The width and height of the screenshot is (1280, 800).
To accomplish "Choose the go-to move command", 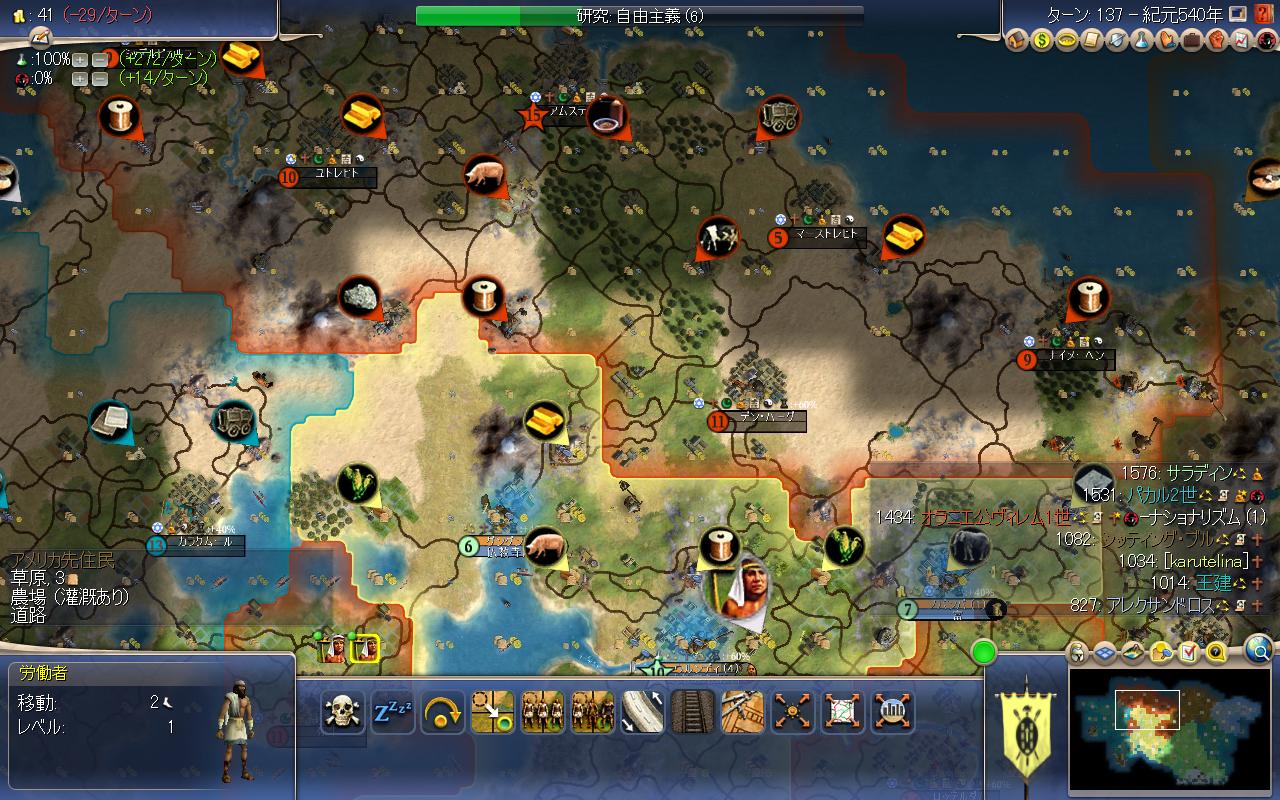I will click(x=493, y=712).
